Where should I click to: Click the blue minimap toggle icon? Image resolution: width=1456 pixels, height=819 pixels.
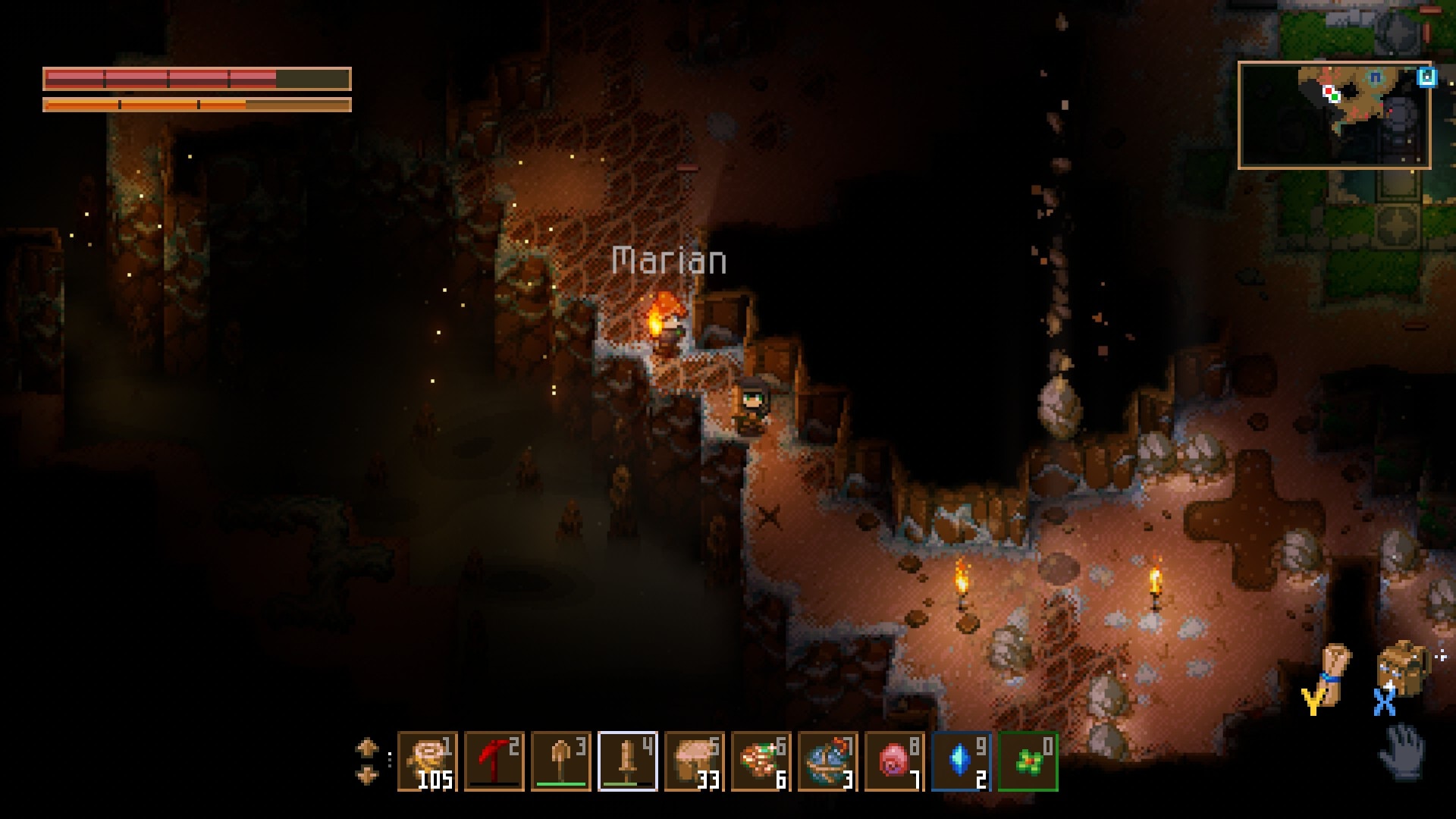1426,77
